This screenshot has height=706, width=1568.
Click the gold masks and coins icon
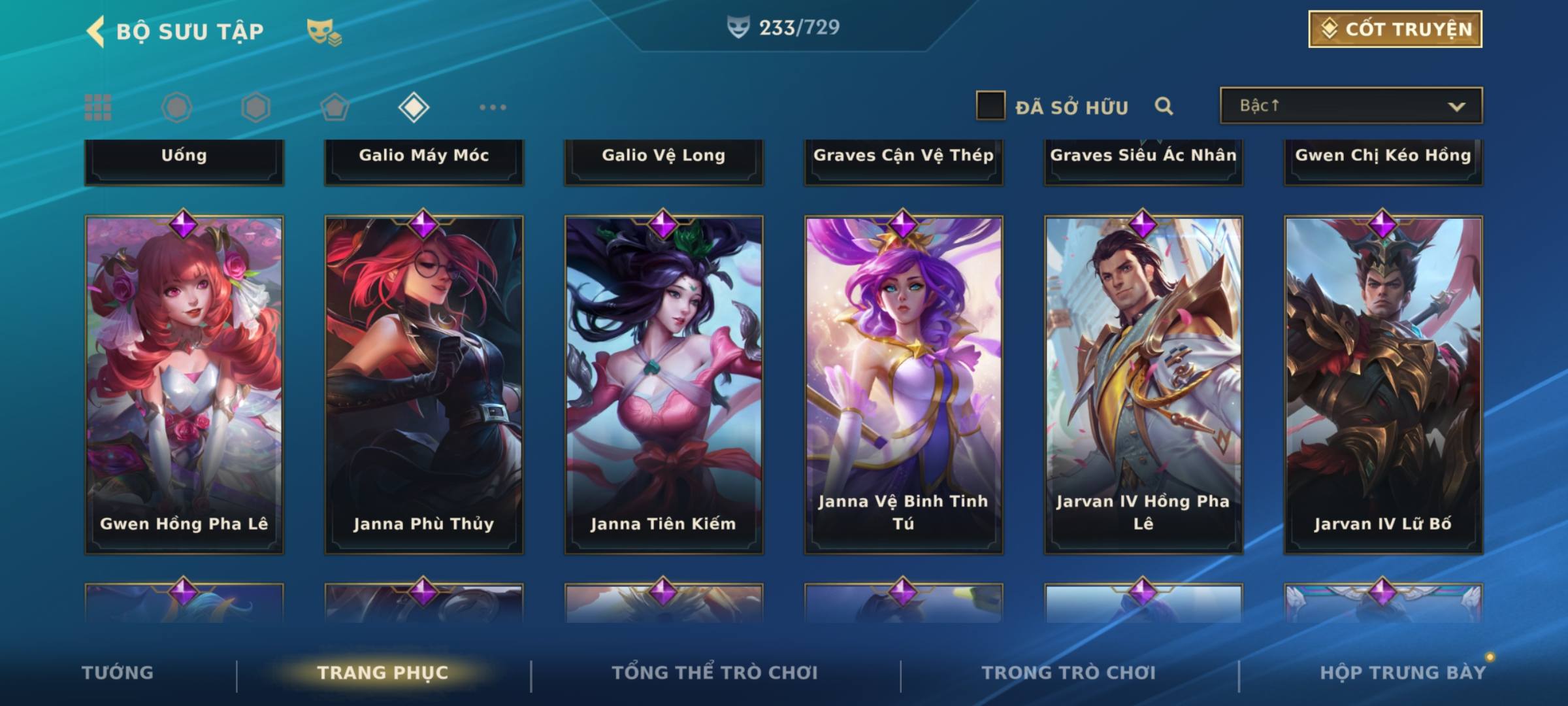click(x=324, y=32)
